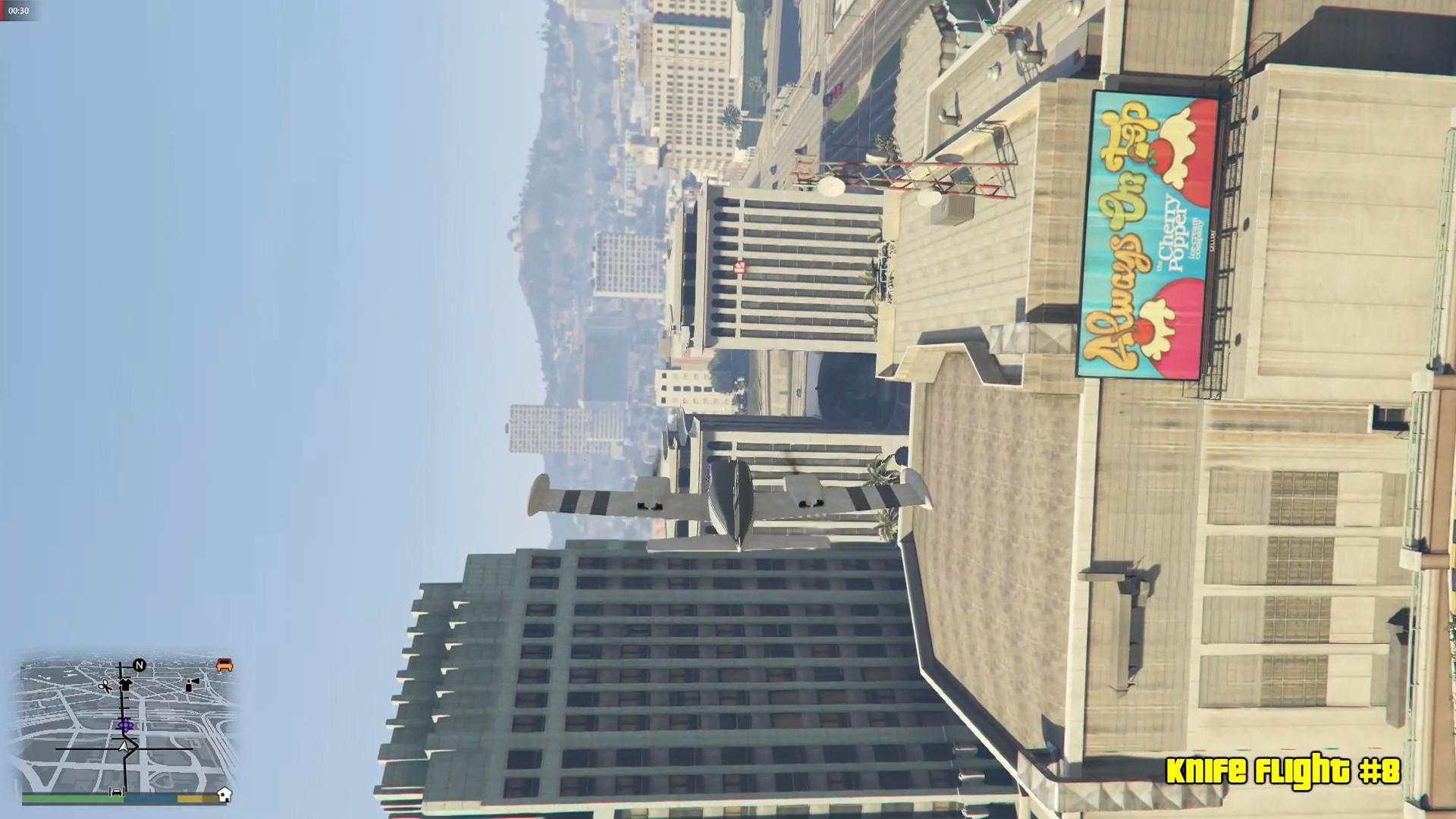Click the t-shirt clothing store blip
This screenshot has width=1456, height=819.
pos(126,685)
